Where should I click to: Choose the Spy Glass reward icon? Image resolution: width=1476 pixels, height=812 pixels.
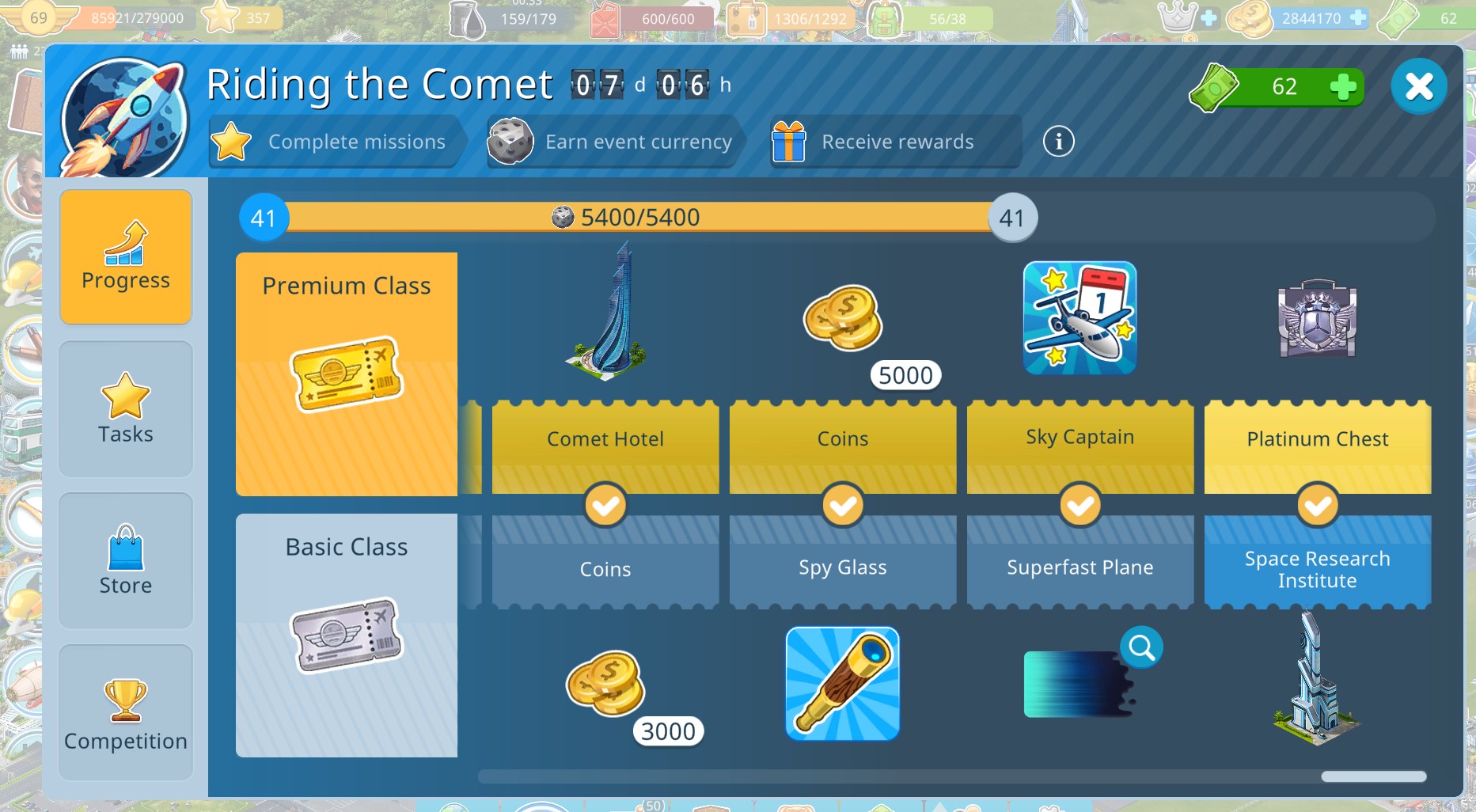842,684
